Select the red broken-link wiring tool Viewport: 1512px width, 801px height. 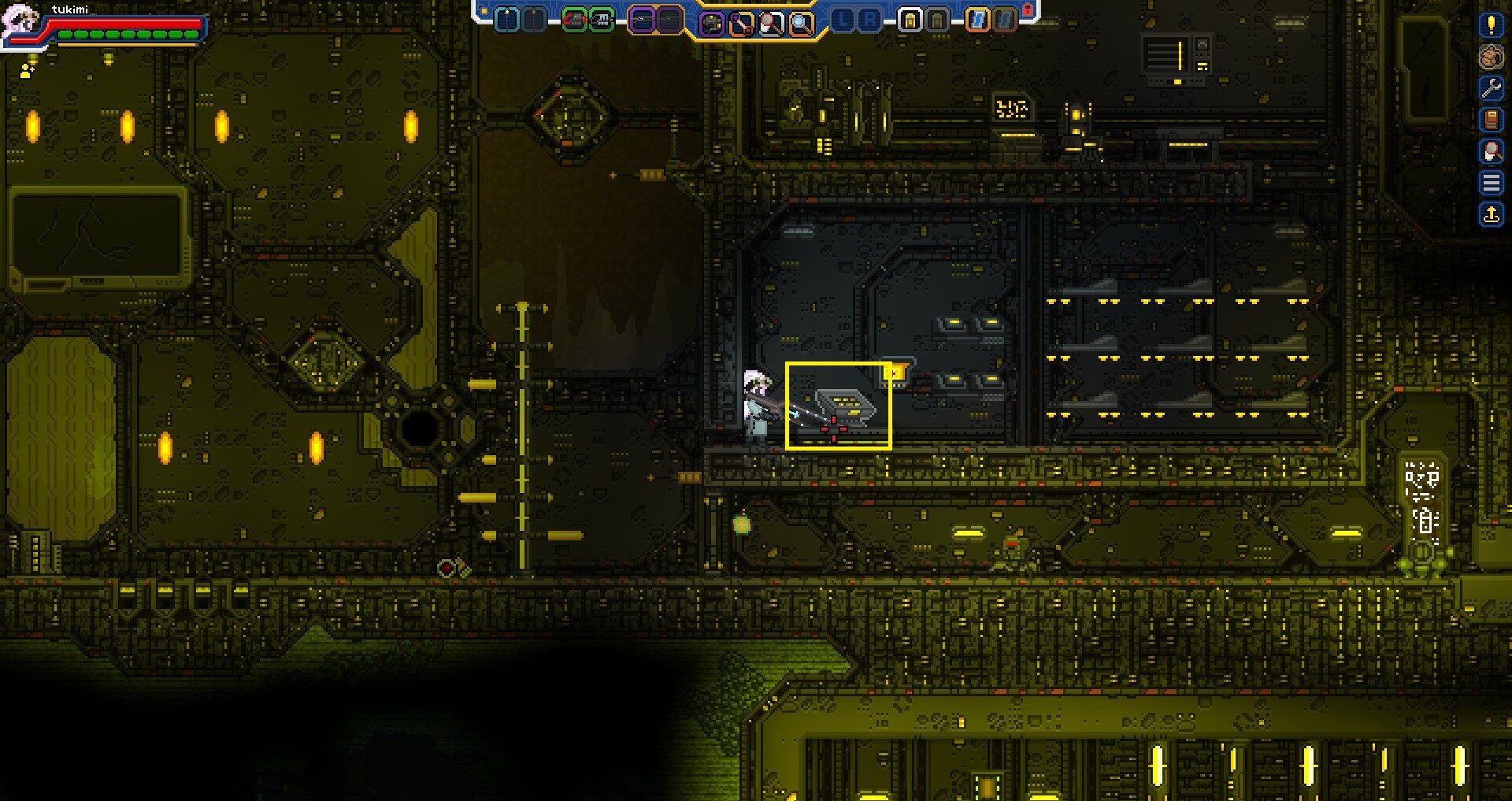pyautogui.click(x=739, y=21)
